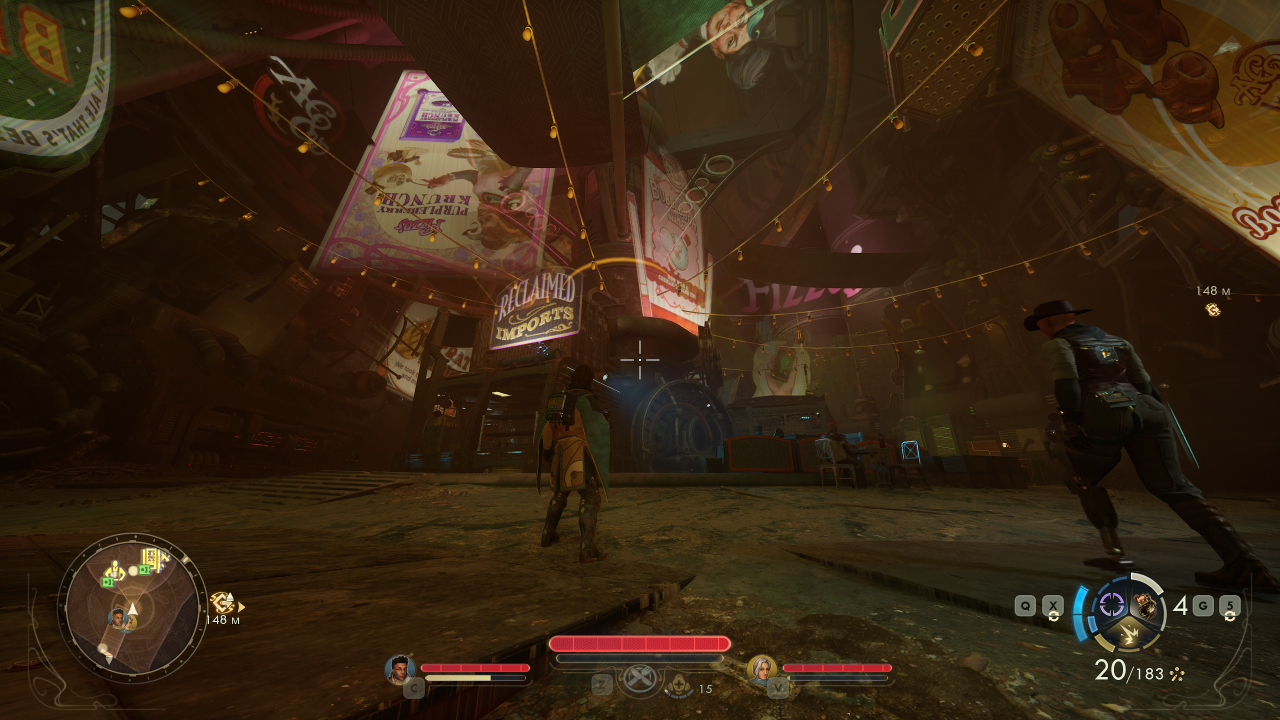Select the dark-haired companion portrait
The width and height of the screenshot is (1280, 720).
click(x=400, y=669)
